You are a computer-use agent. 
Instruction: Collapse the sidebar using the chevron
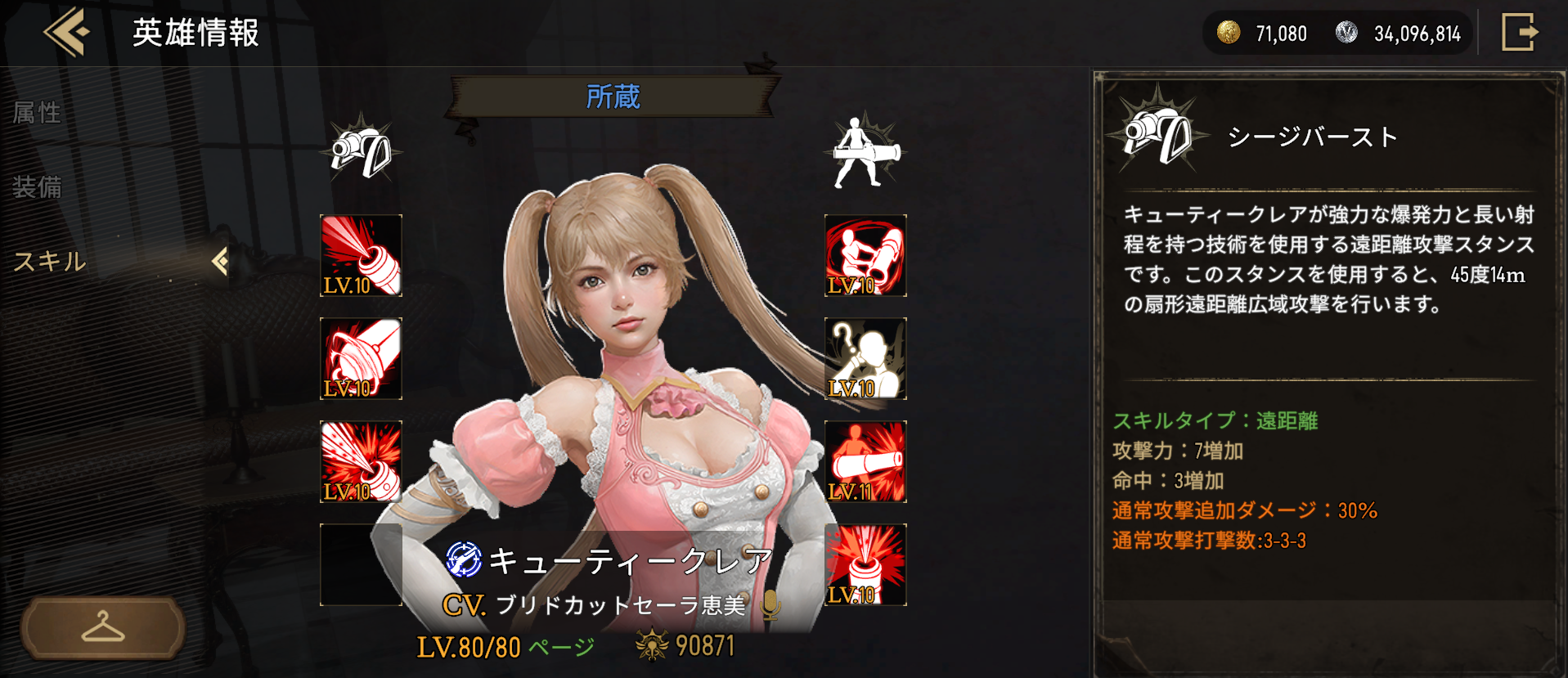(219, 263)
